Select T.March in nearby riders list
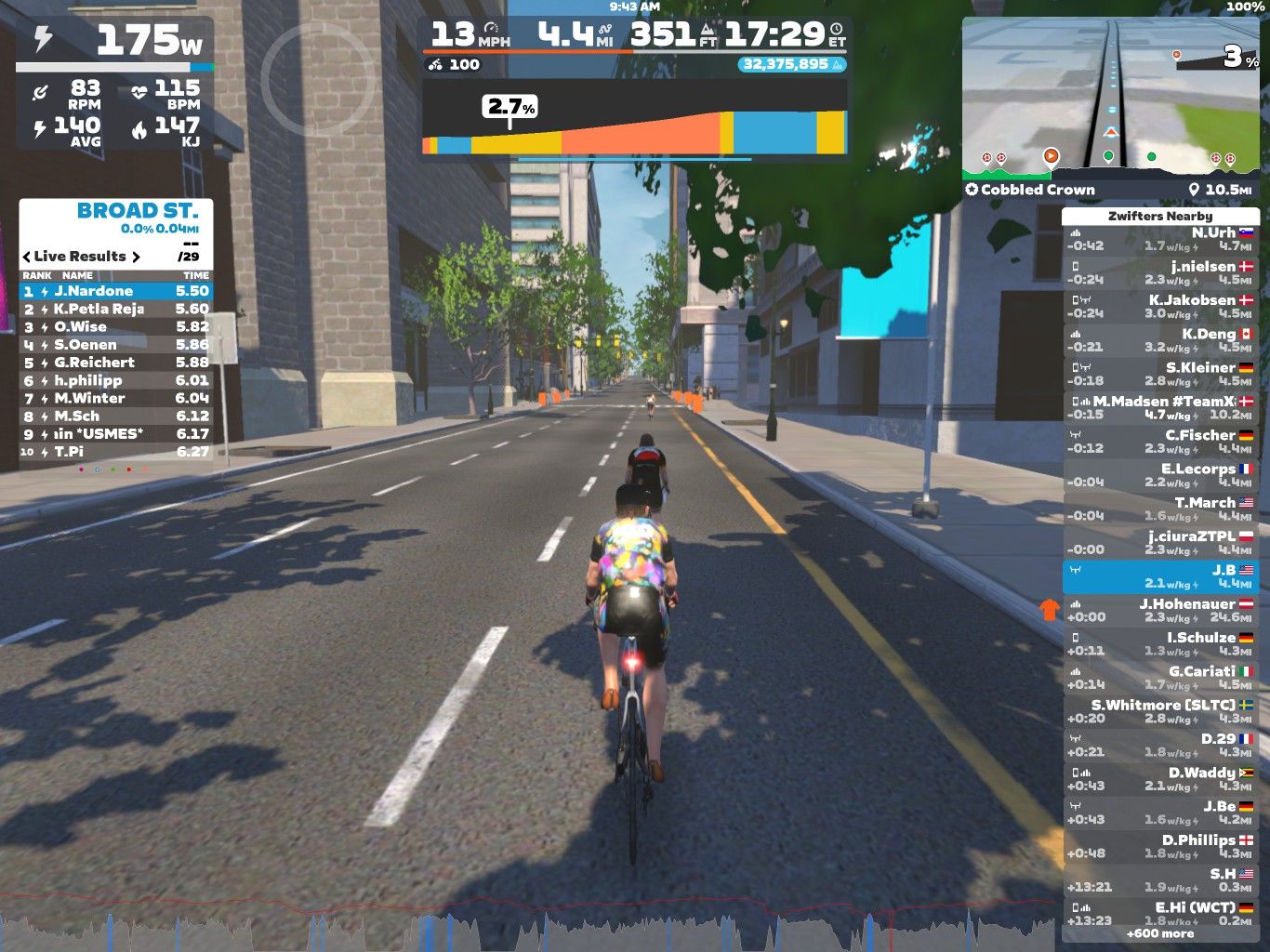This screenshot has width=1270, height=952. tap(1159, 509)
